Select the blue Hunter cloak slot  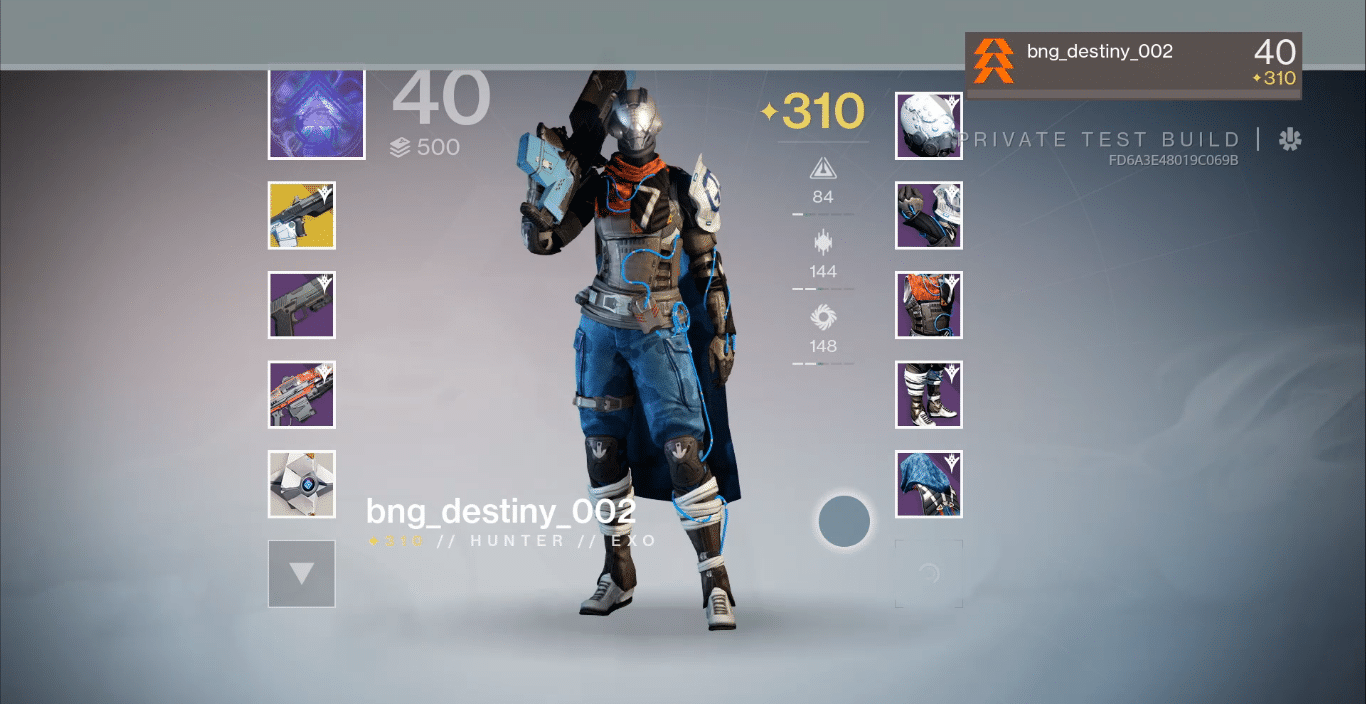[929, 484]
